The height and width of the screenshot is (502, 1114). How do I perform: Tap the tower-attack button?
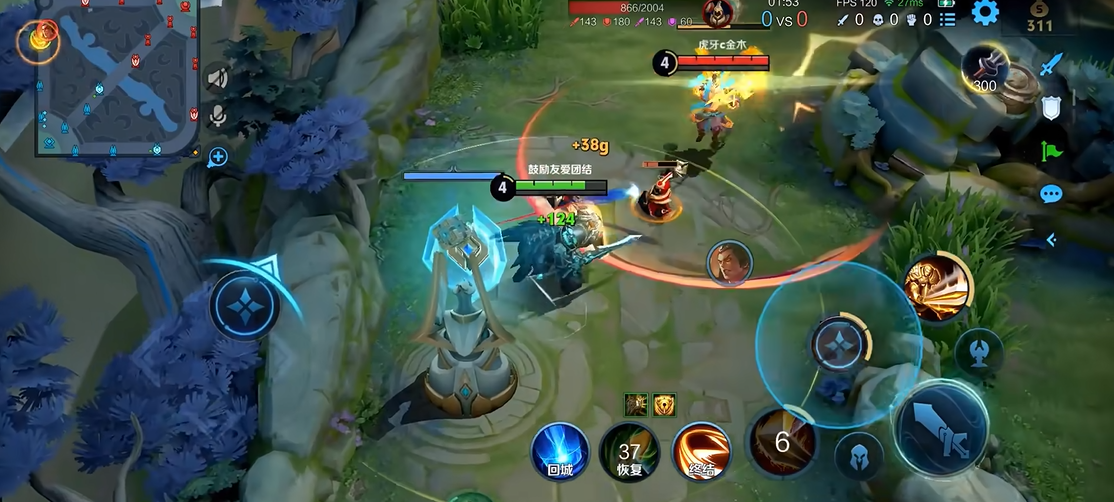click(978, 351)
